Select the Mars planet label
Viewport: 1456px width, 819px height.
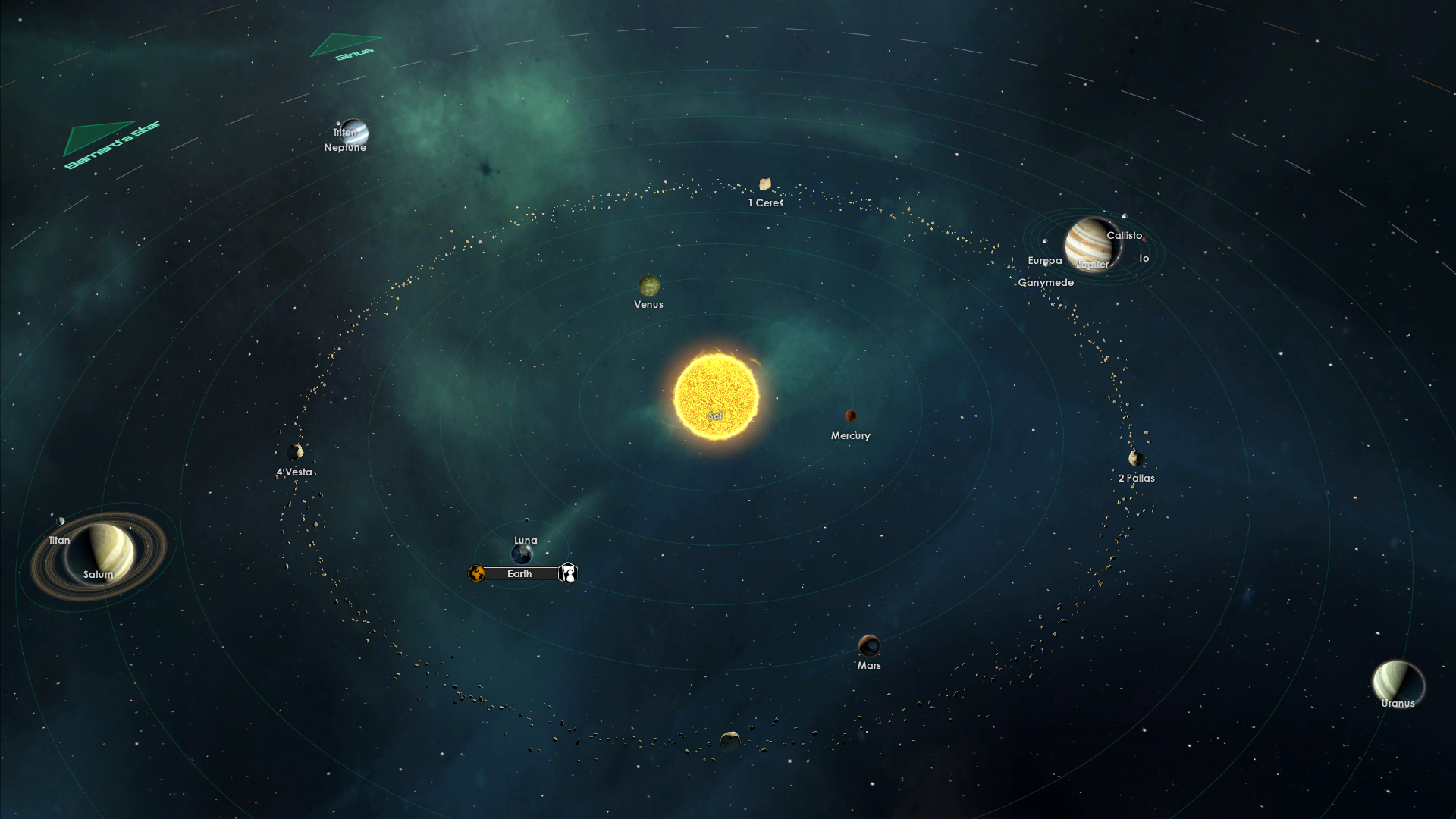(x=869, y=666)
